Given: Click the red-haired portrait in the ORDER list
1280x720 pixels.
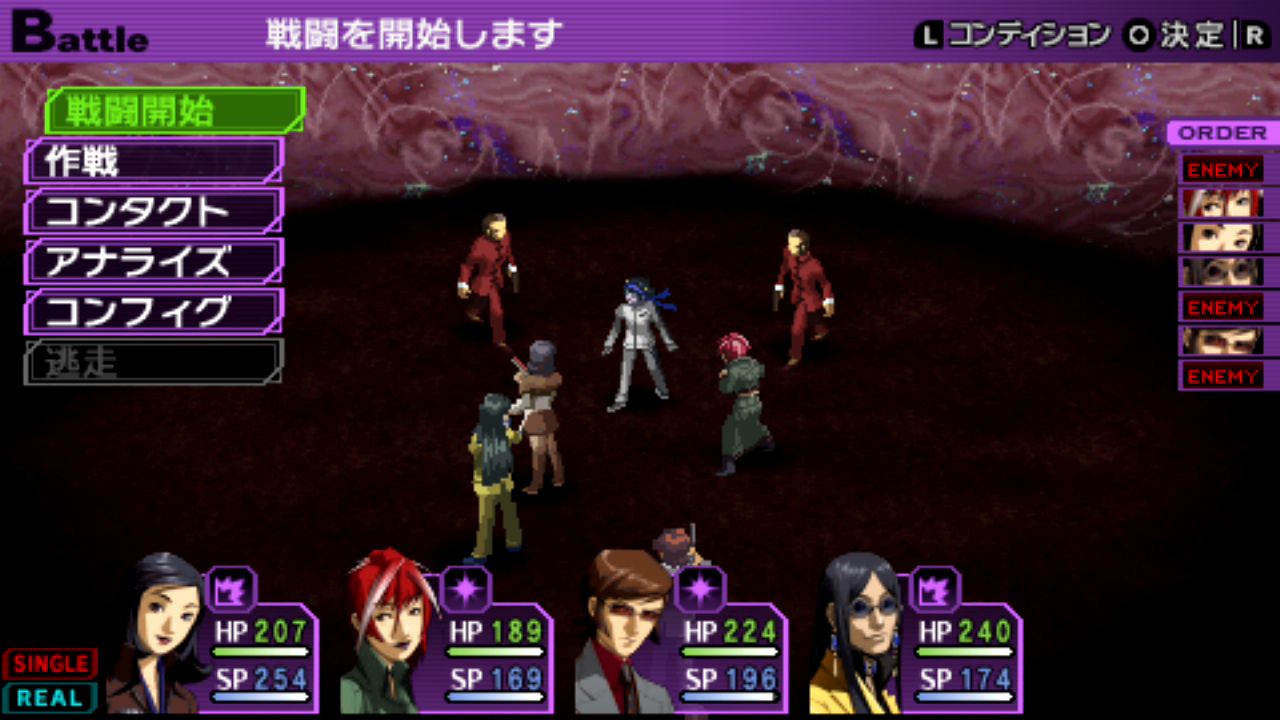Looking at the screenshot, I should (1221, 203).
